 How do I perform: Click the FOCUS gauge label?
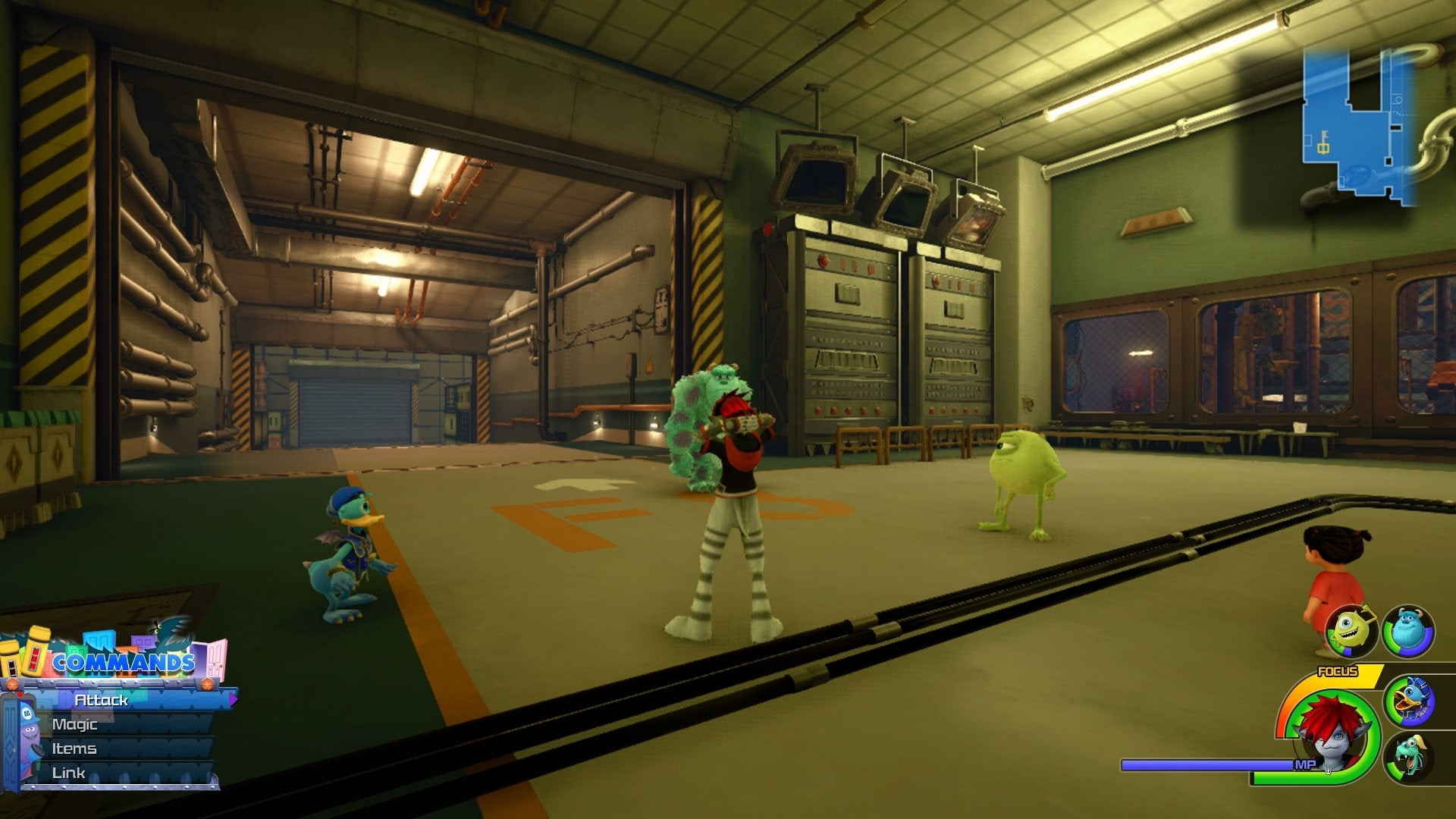[x=1337, y=670]
